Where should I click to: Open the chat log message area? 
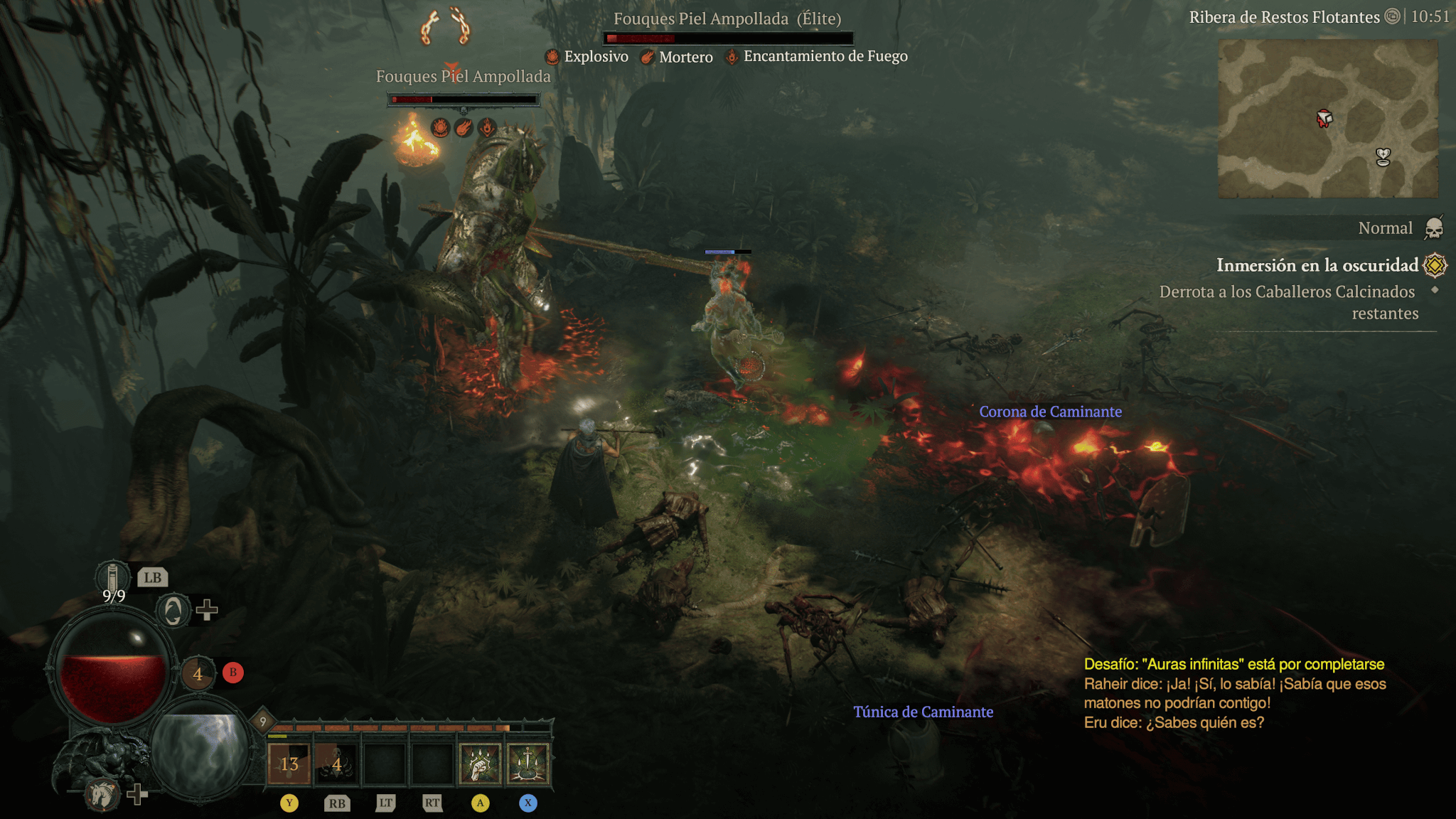tap(1235, 693)
